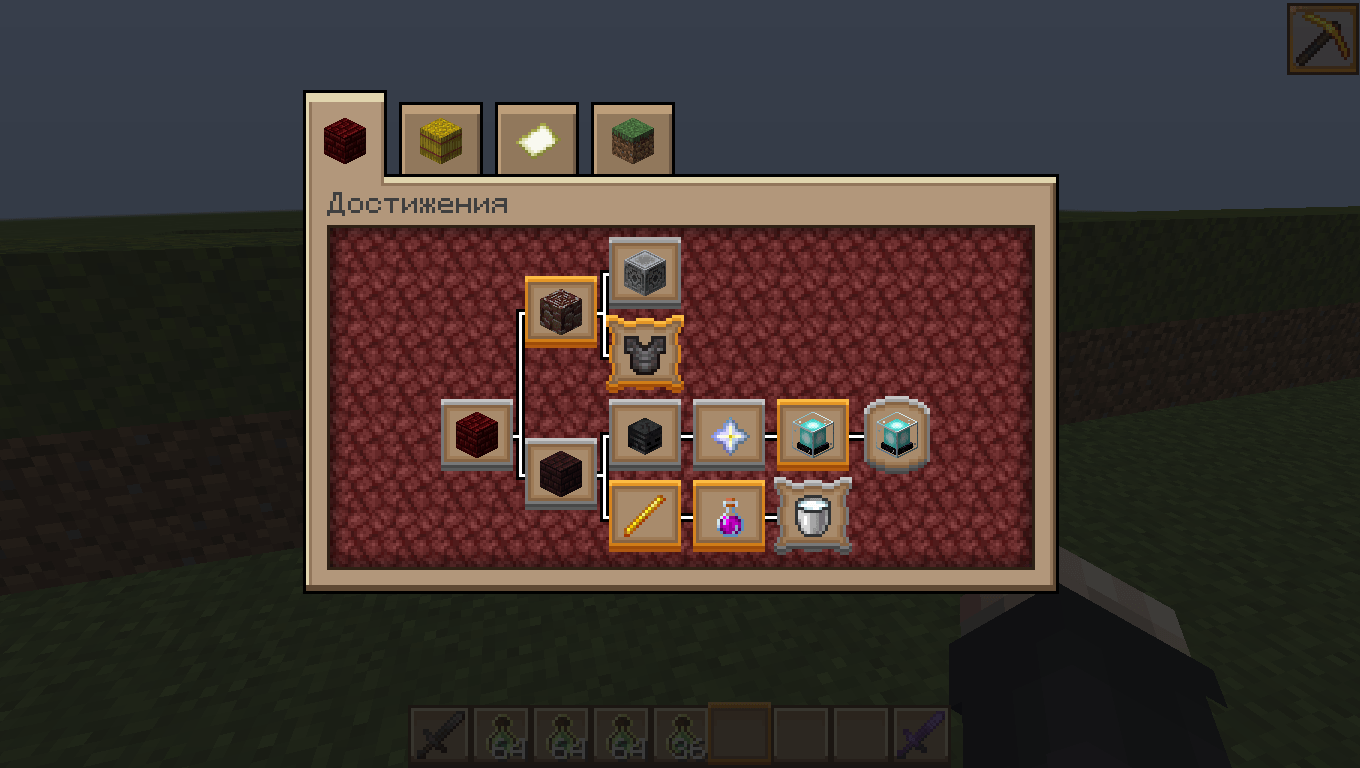Open the Husbandry tab with the hay bale icon

click(440, 140)
